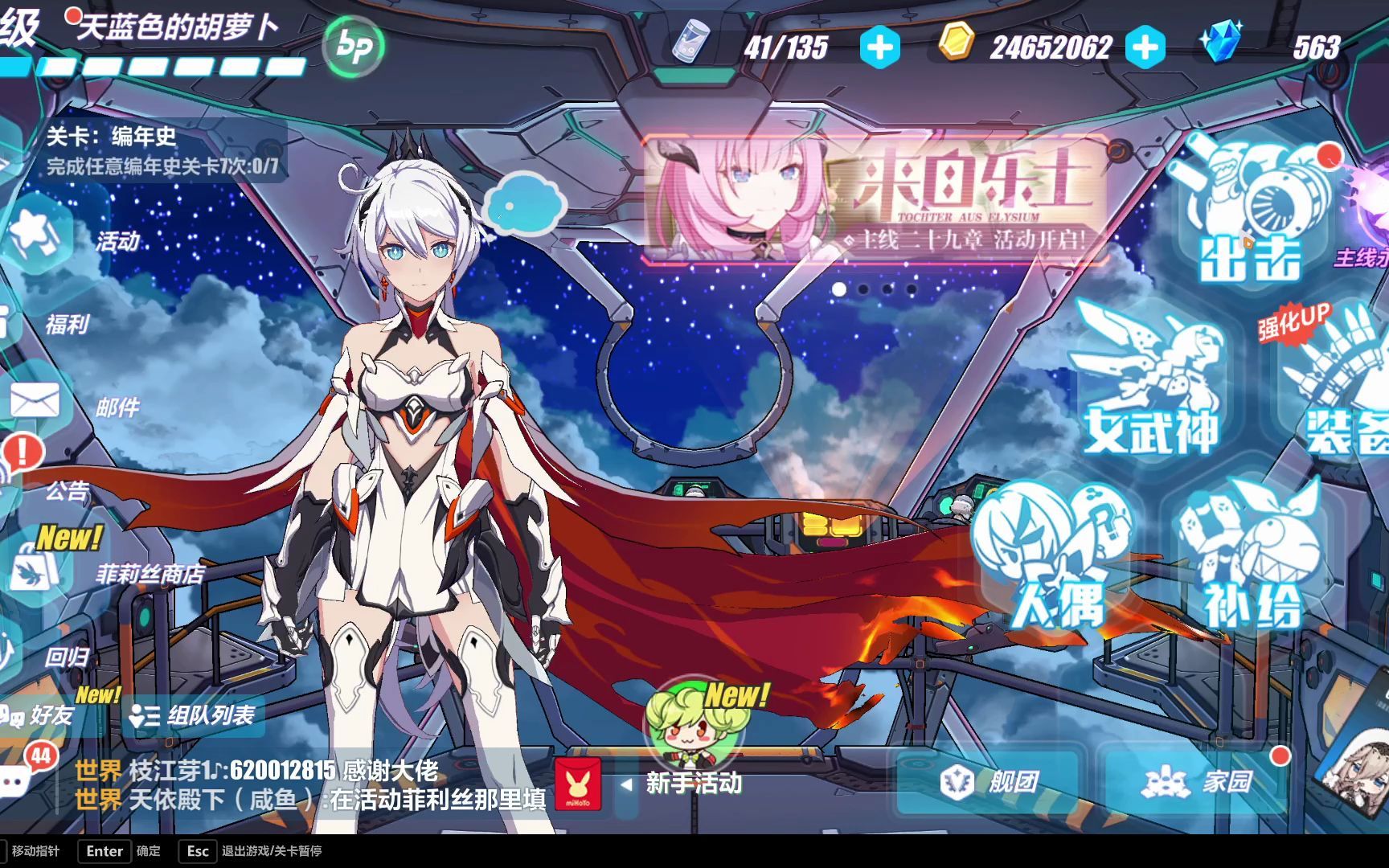The width and height of the screenshot is (1389, 868).
Task: Open the 好友 friends list
Action: pos(40,715)
